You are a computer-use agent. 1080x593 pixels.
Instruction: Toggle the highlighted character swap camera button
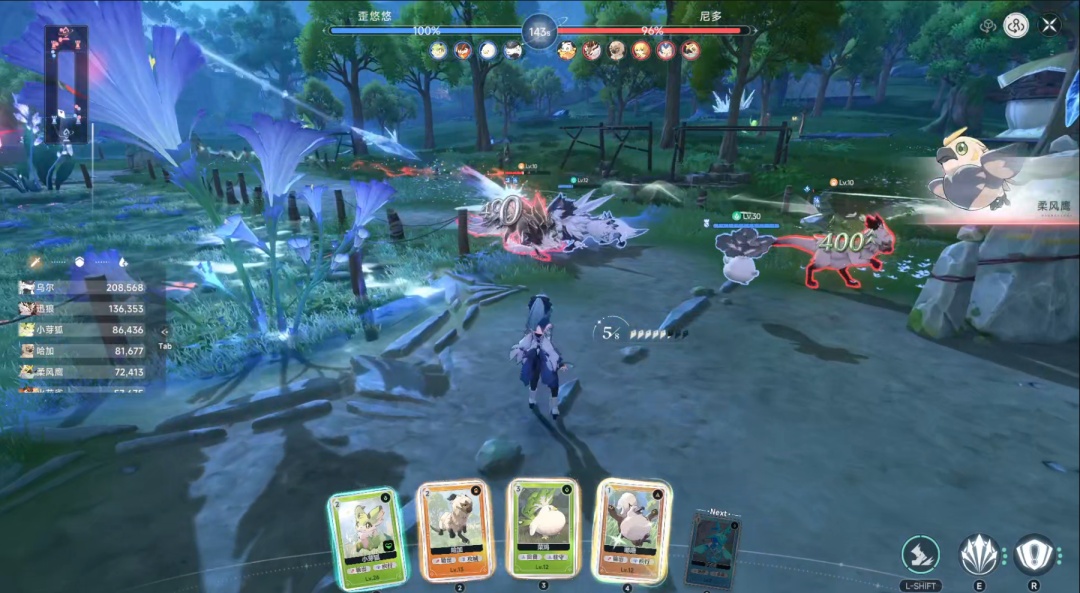(1016, 25)
